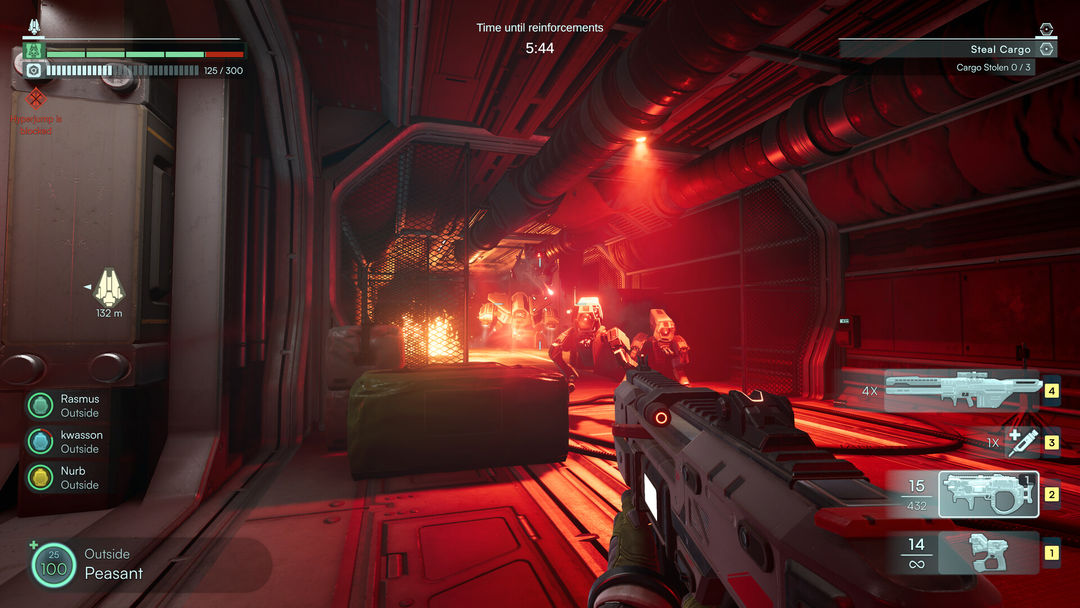Click the hyperjump blocked status icon

tap(37, 98)
